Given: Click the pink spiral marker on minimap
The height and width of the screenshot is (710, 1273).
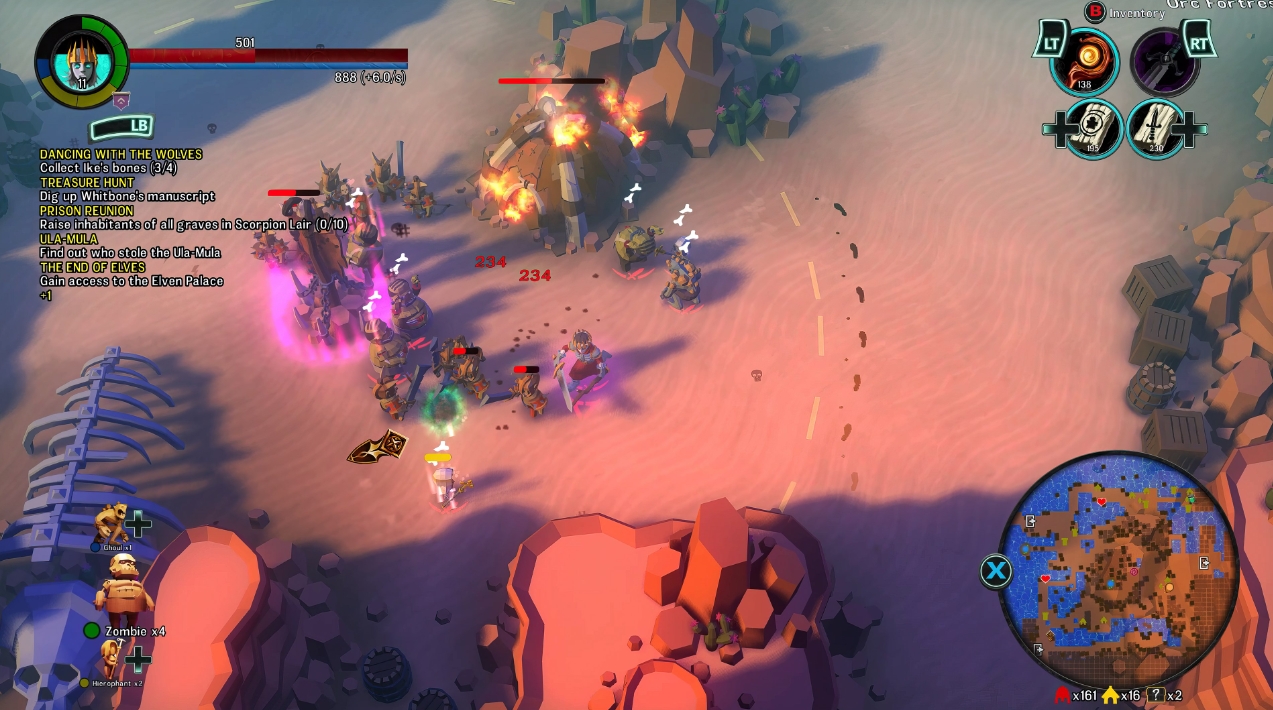Looking at the screenshot, I should (1134, 571).
